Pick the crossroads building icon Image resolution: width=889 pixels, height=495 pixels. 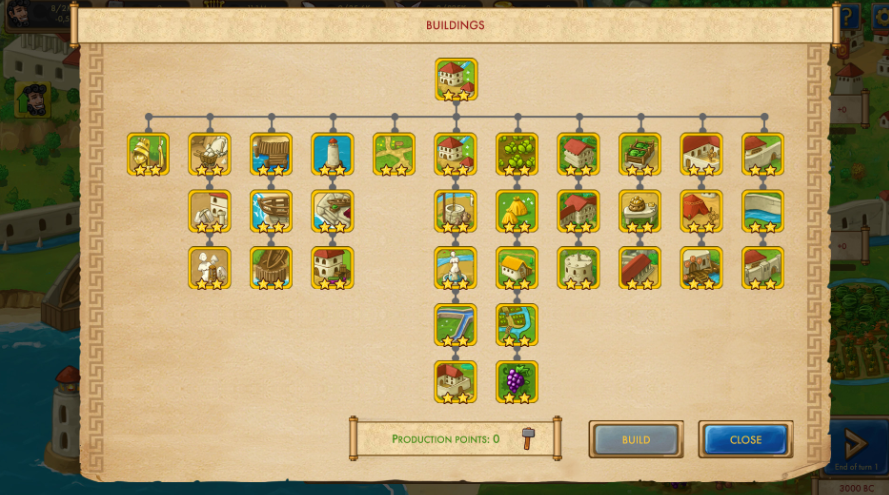pos(394,154)
